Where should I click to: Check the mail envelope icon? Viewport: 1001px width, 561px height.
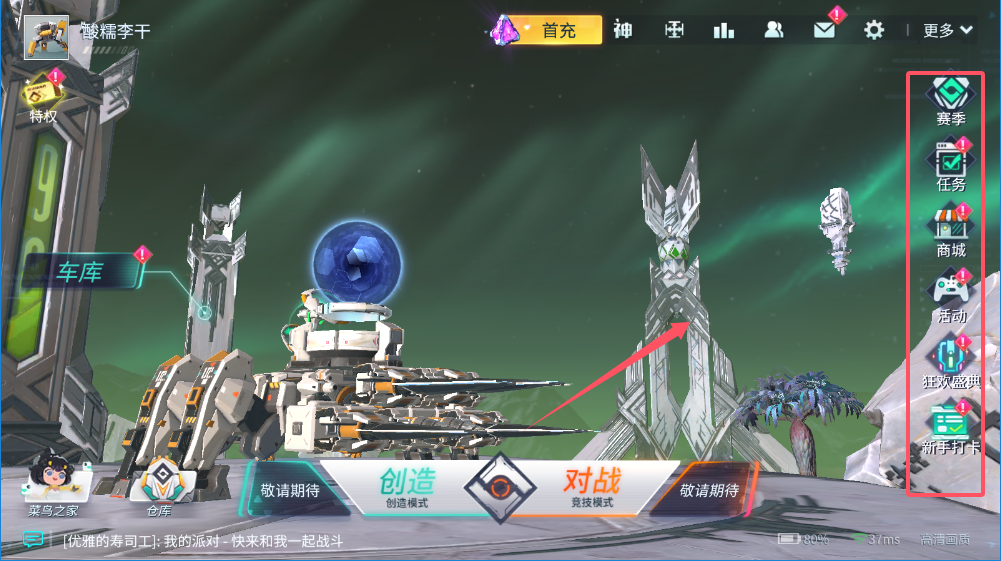824,30
